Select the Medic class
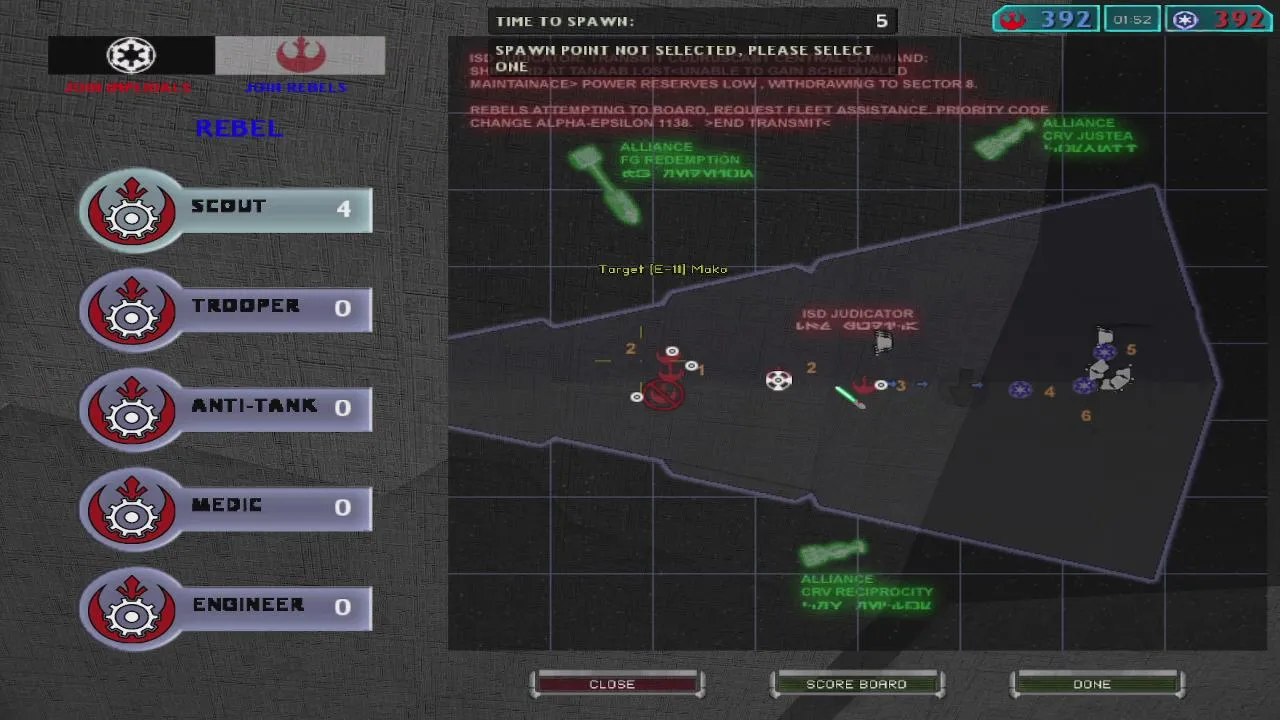This screenshot has width=1280, height=720. [x=226, y=506]
